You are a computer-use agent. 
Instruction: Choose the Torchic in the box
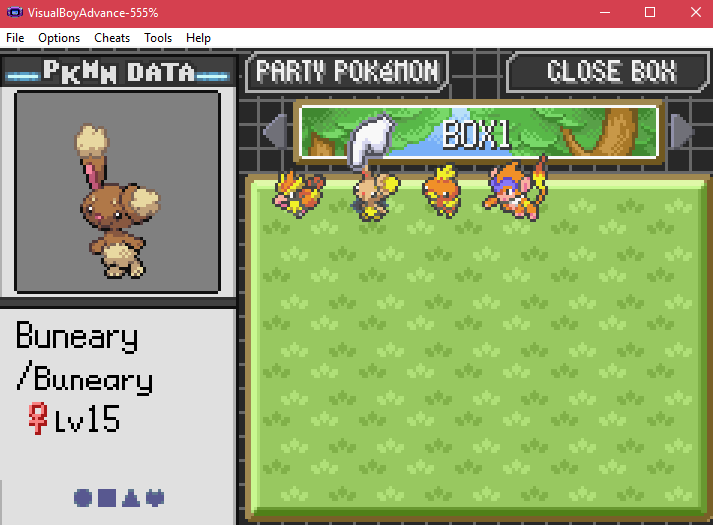(x=441, y=191)
